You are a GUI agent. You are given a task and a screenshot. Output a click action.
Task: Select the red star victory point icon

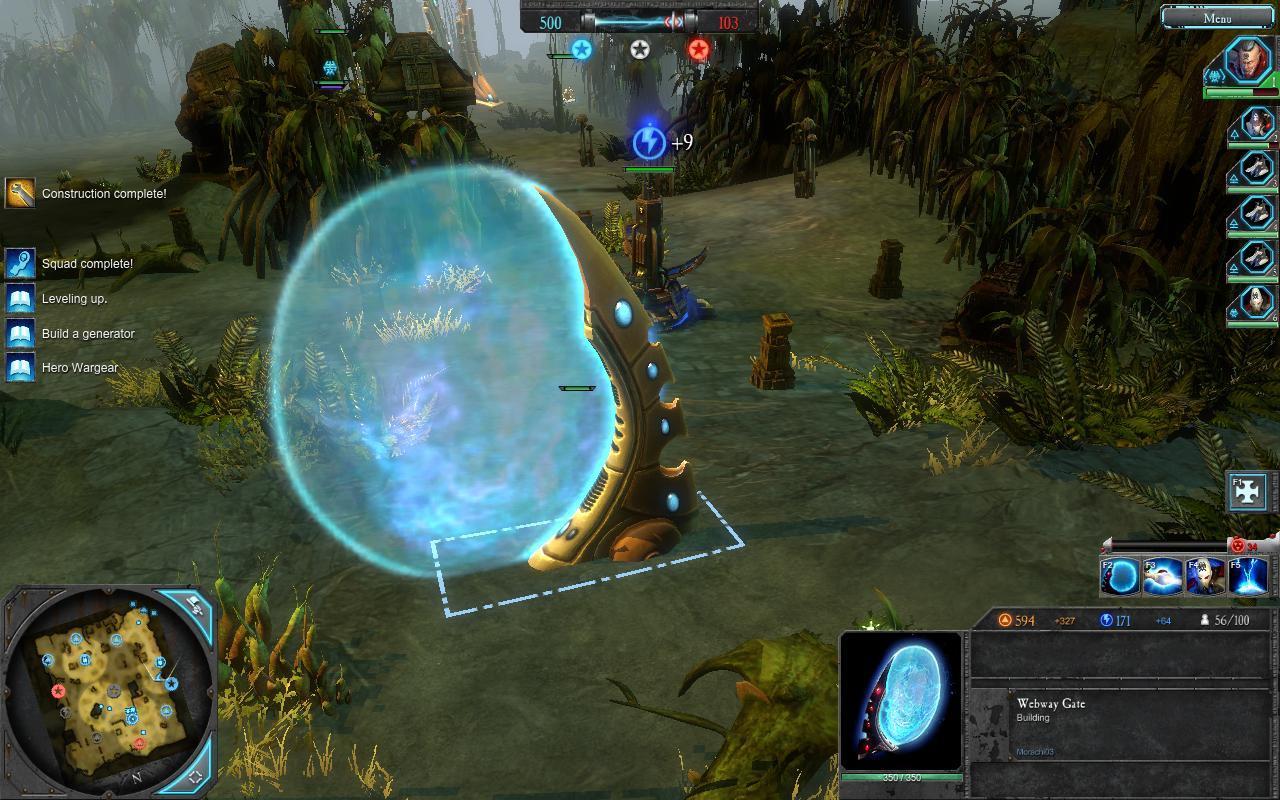[698, 49]
